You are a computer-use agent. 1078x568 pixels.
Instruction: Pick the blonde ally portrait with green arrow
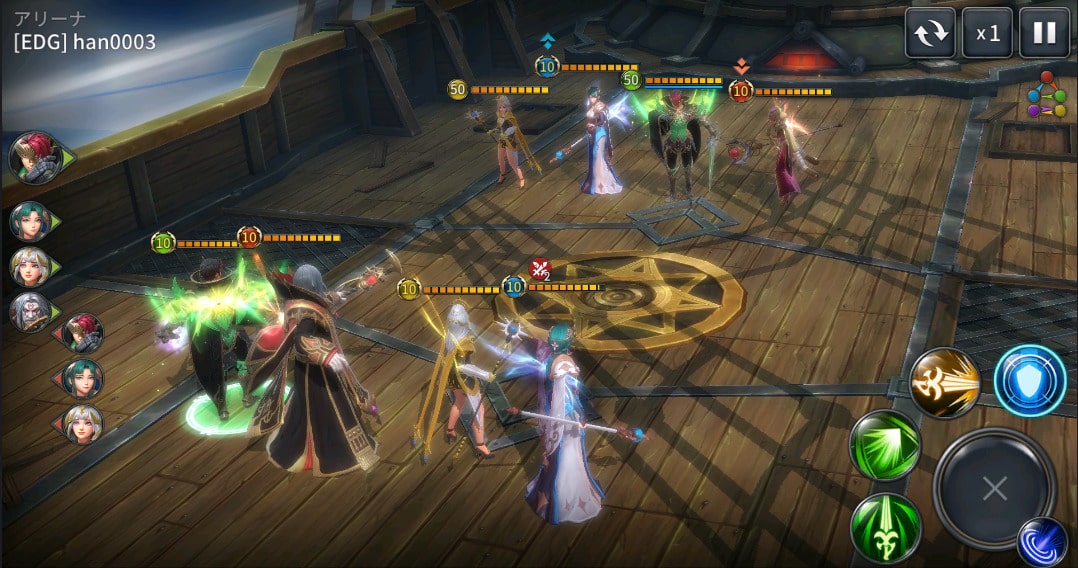tap(30, 267)
